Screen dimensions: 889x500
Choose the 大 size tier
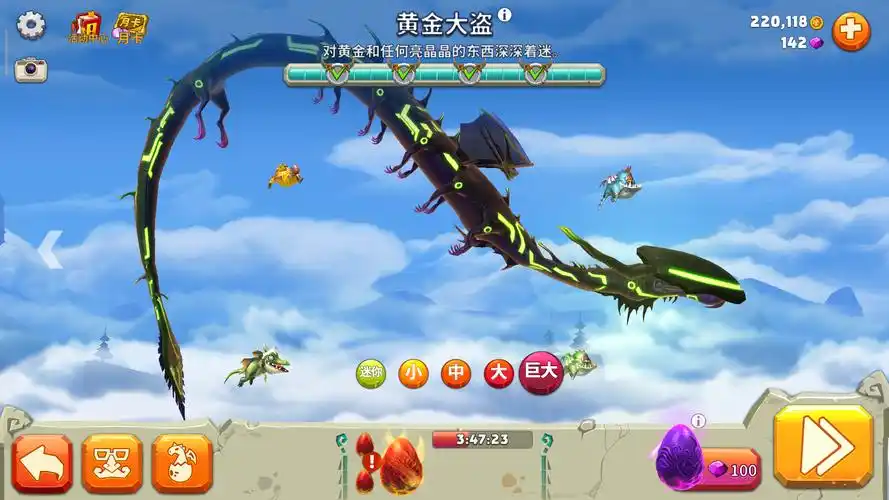(x=498, y=374)
